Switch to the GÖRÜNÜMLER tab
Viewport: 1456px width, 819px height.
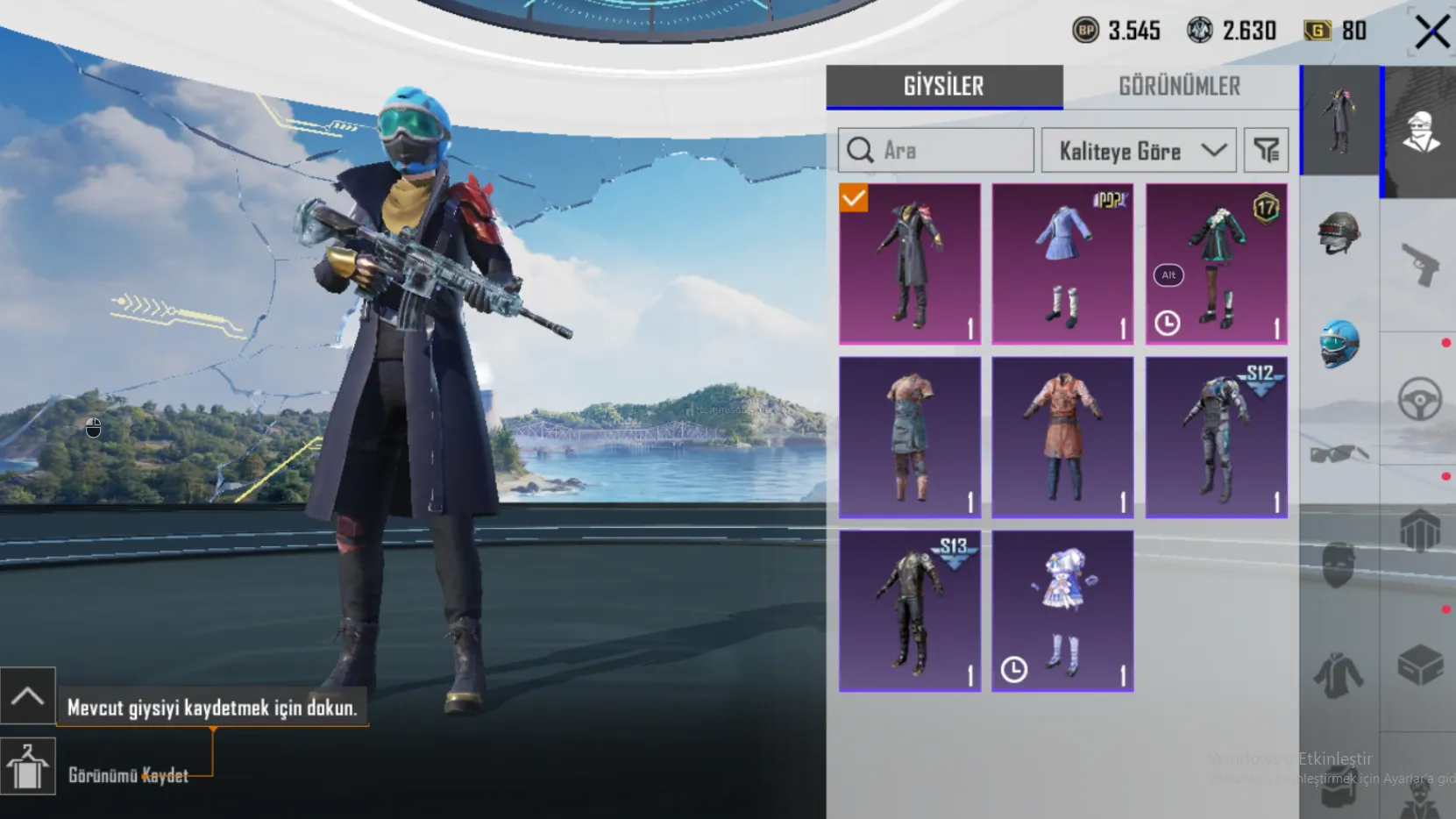click(1179, 87)
